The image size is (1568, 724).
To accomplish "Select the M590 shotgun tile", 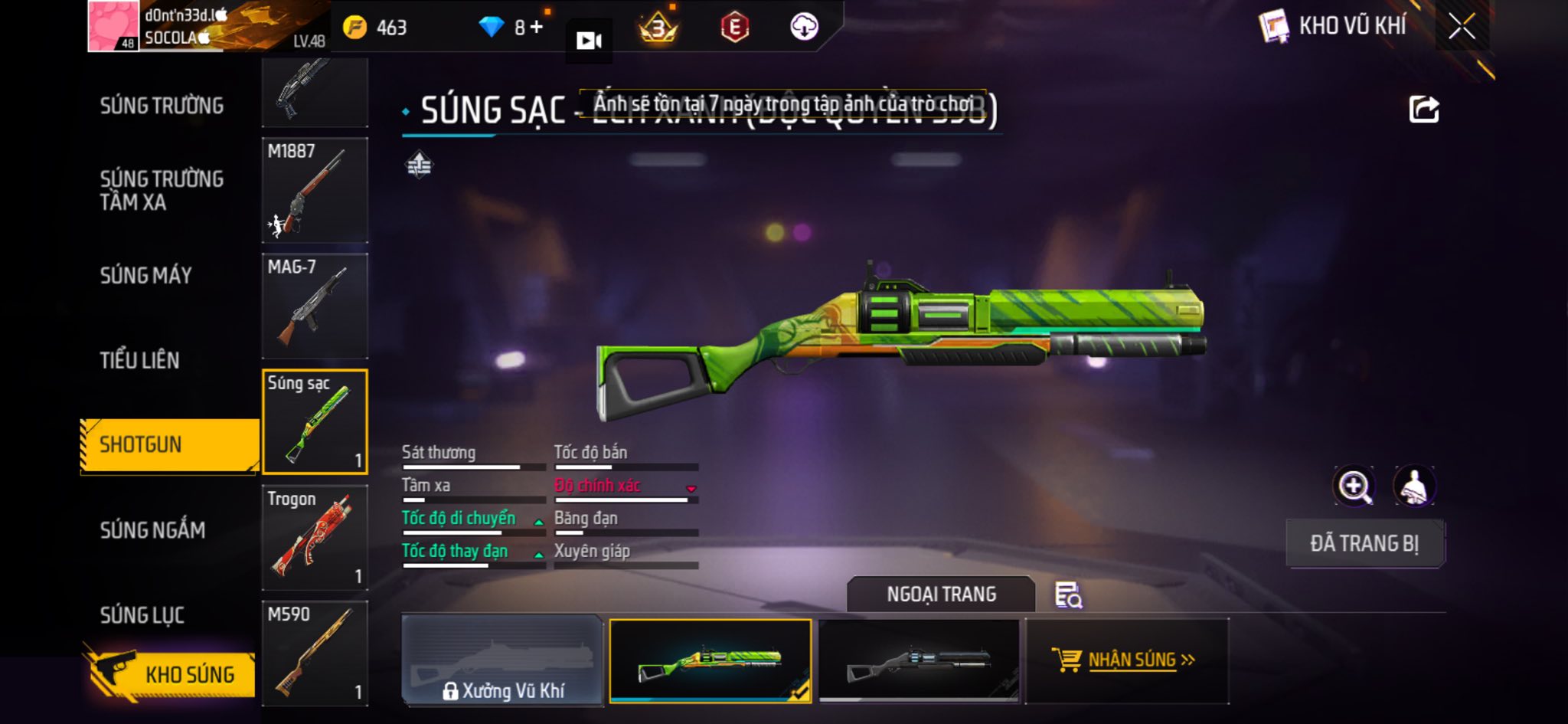I will (x=315, y=653).
